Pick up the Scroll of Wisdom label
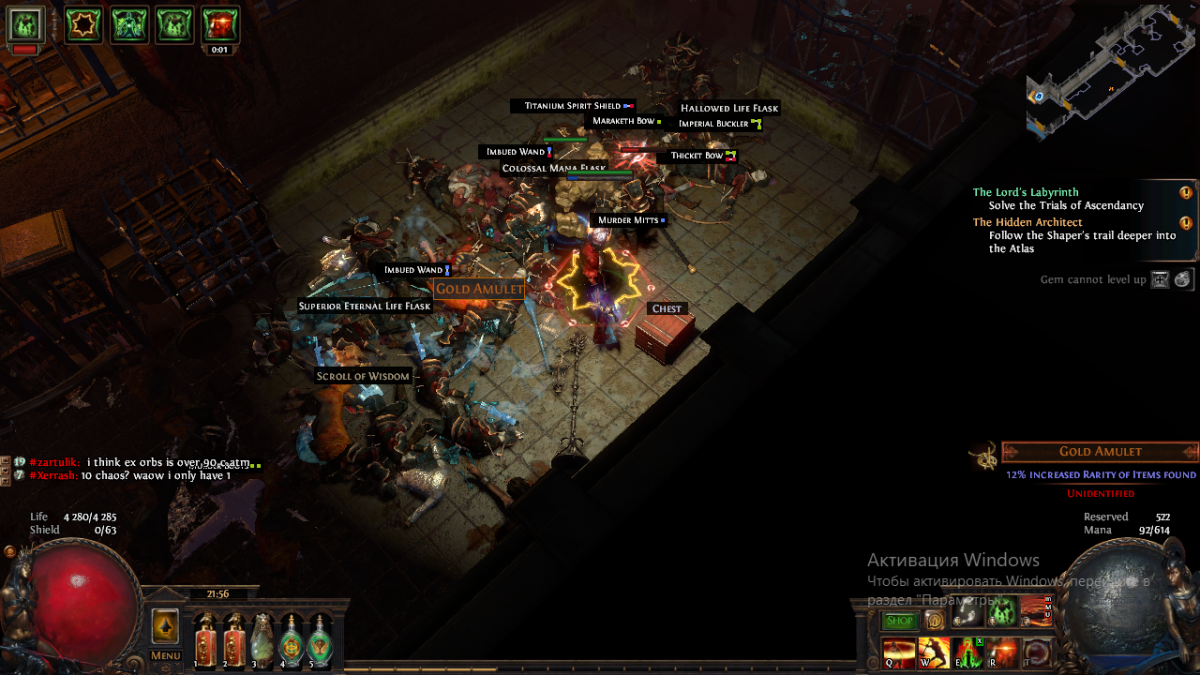Image resolution: width=1200 pixels, height=675 pixels. [x=363, y=376]
